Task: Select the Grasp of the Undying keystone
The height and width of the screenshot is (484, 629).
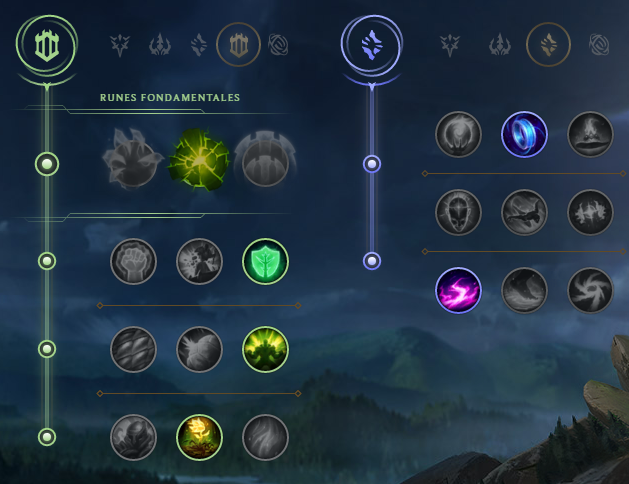Action: (133, 157)
